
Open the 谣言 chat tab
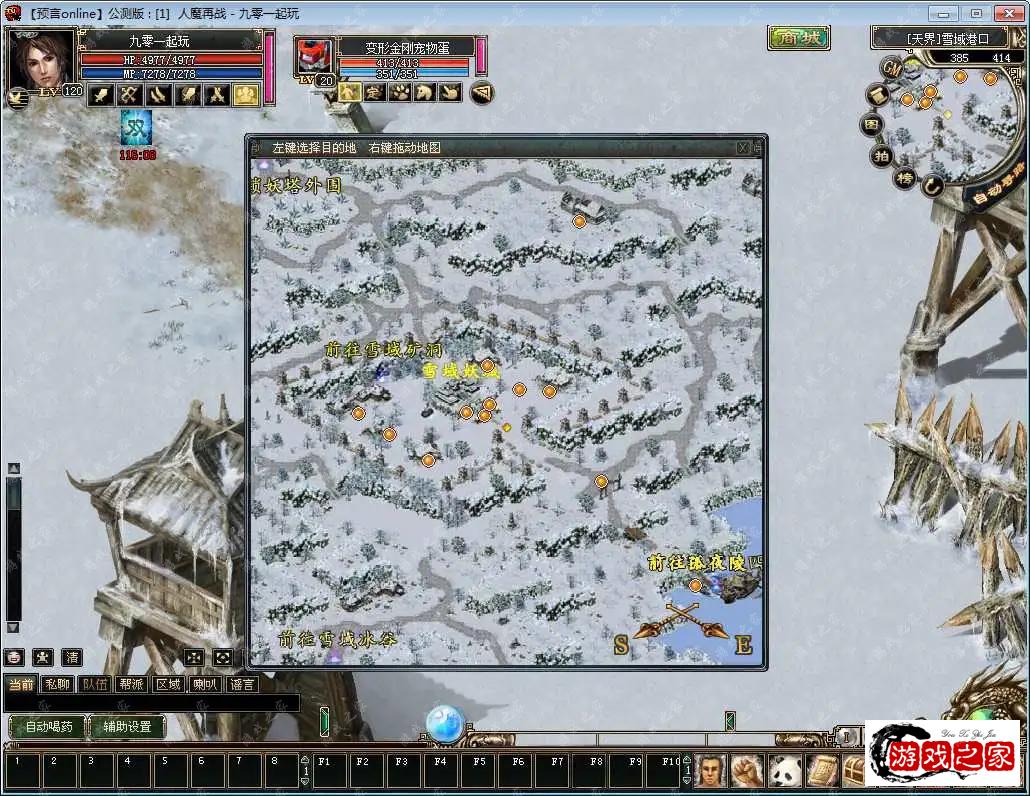[x=241, y=684]
